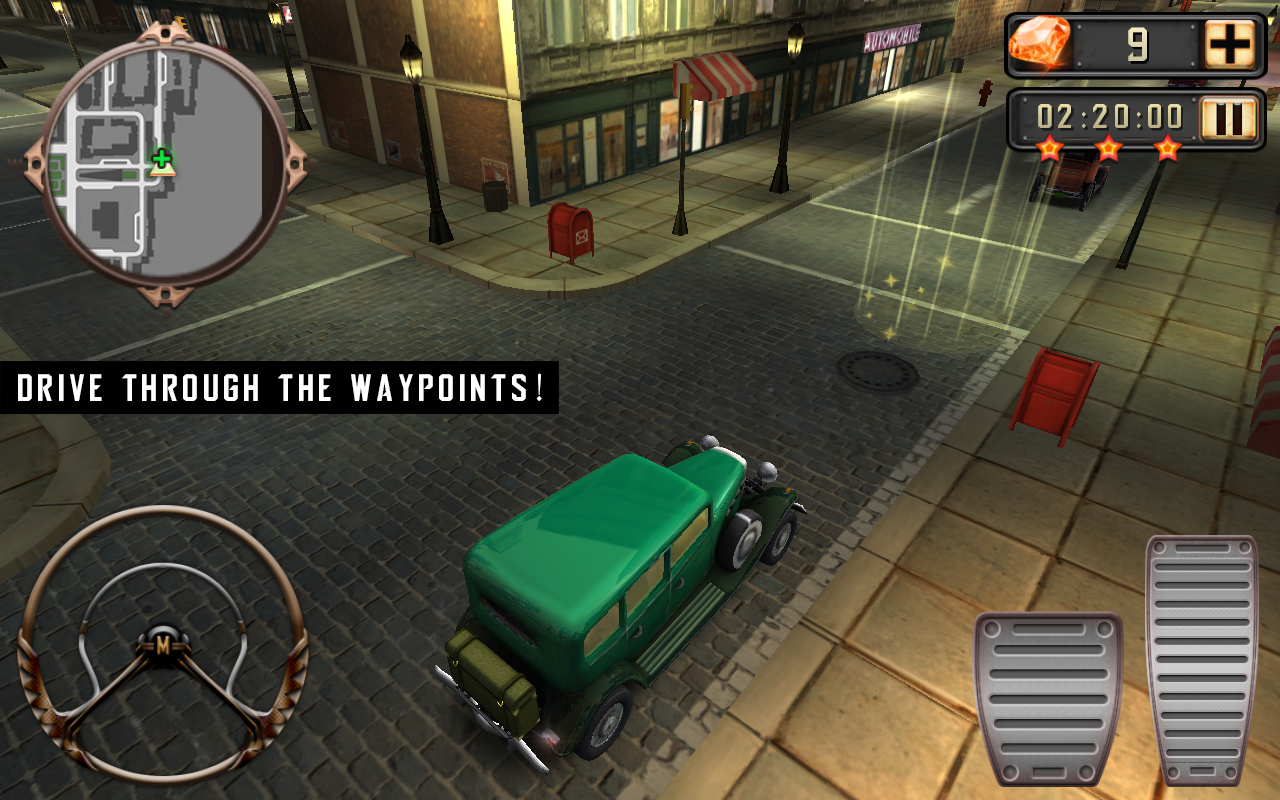Image resolution: width=1280 pixels, height=800 pixels.
Task: Pause the game with the pause button
Action: [1227, 120]
